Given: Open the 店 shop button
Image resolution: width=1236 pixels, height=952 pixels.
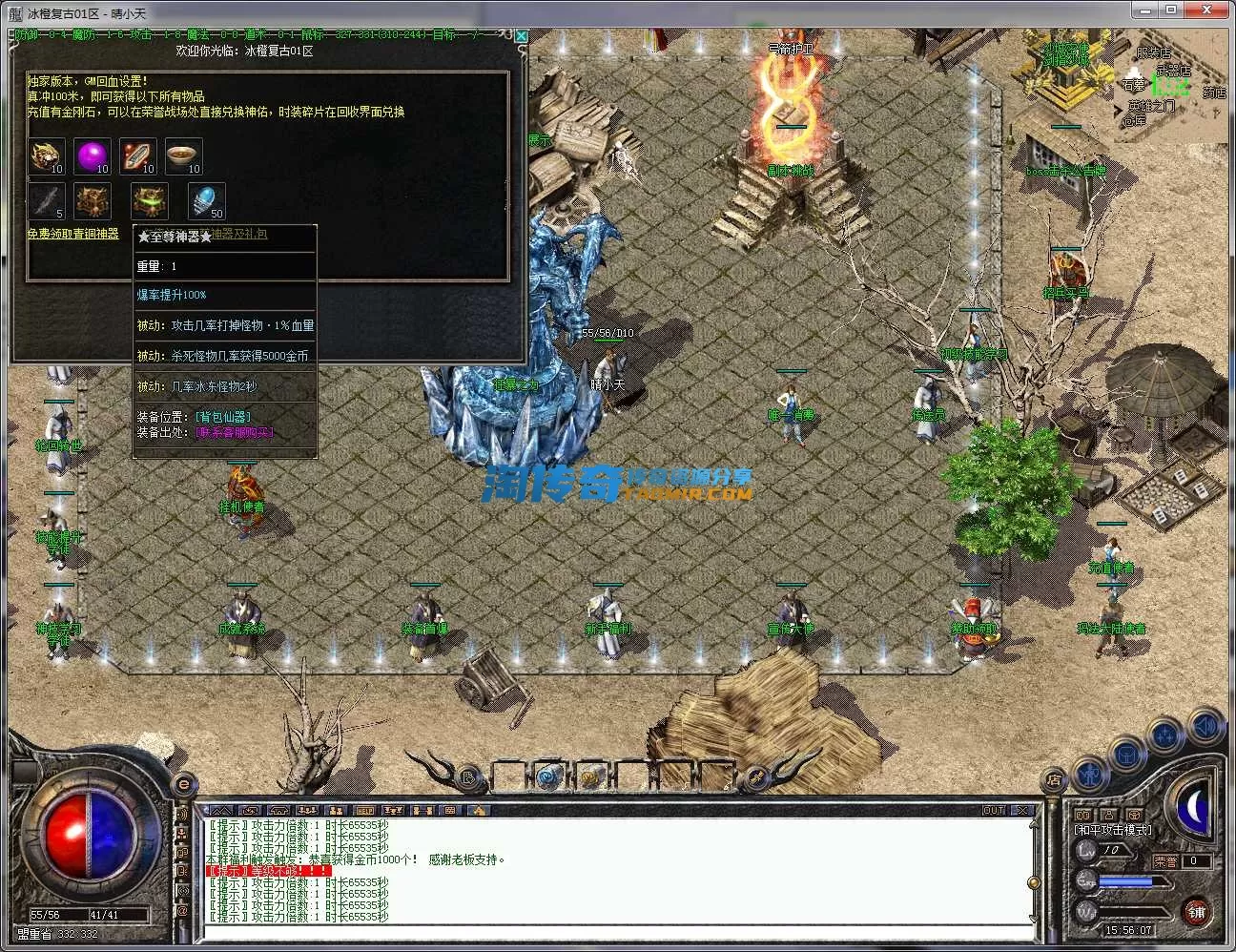Looking at the screenshot, I should (x=1054, y=777).
